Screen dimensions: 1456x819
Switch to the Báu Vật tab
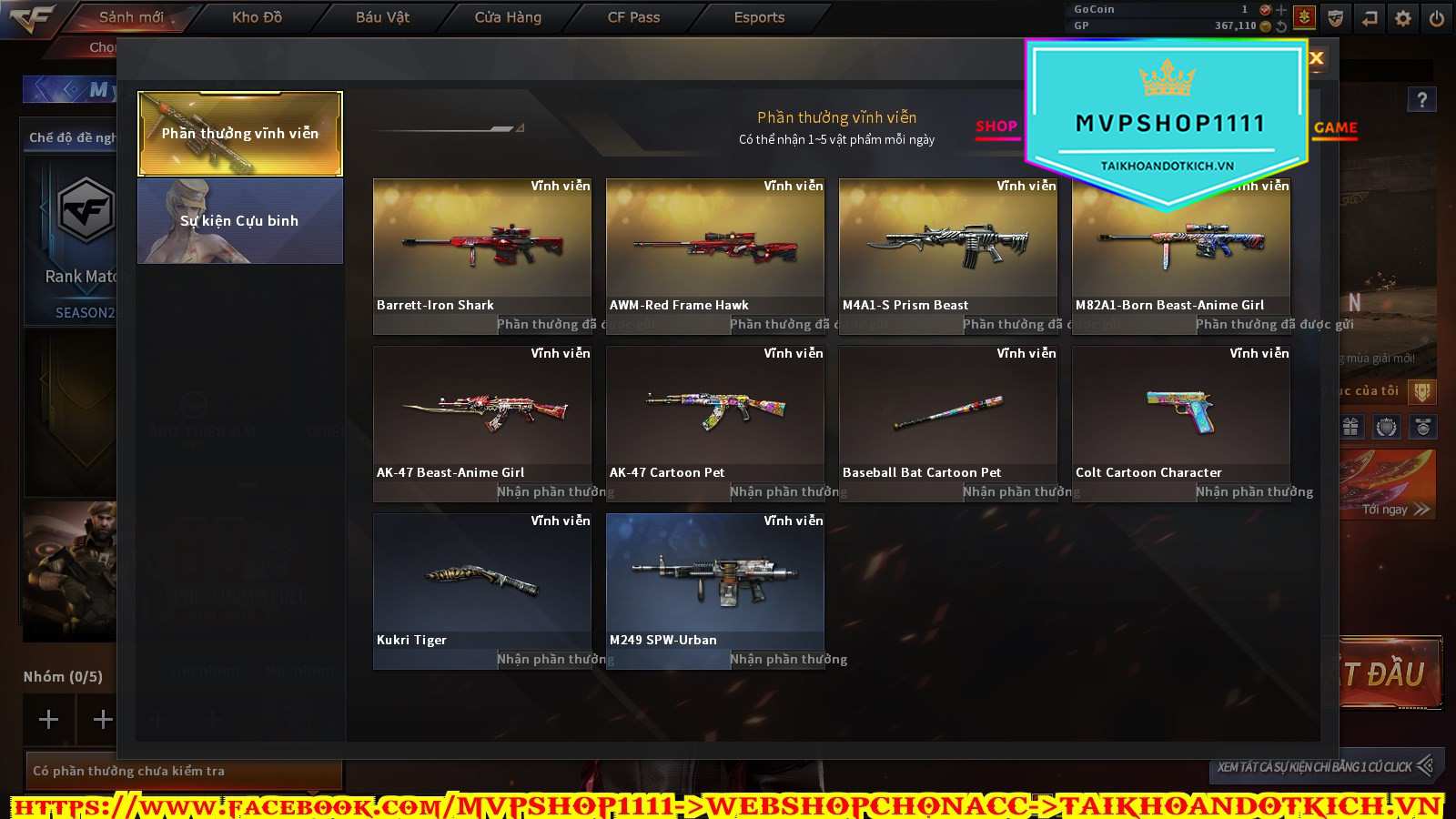382,17
